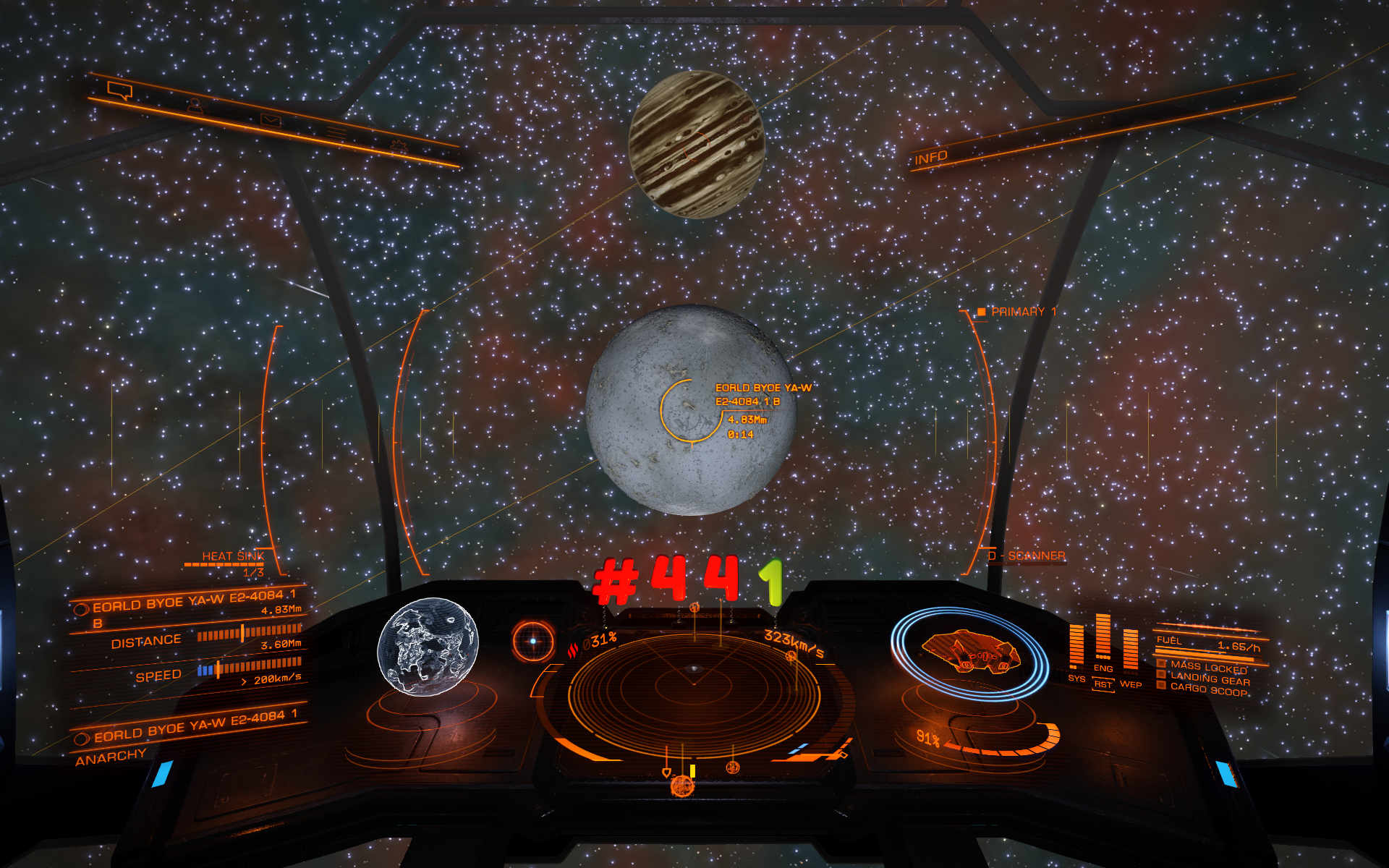Open the comms settings gear icon
Screen dimensions: 1389x868
pyautogui.click(x=399, y=145)
